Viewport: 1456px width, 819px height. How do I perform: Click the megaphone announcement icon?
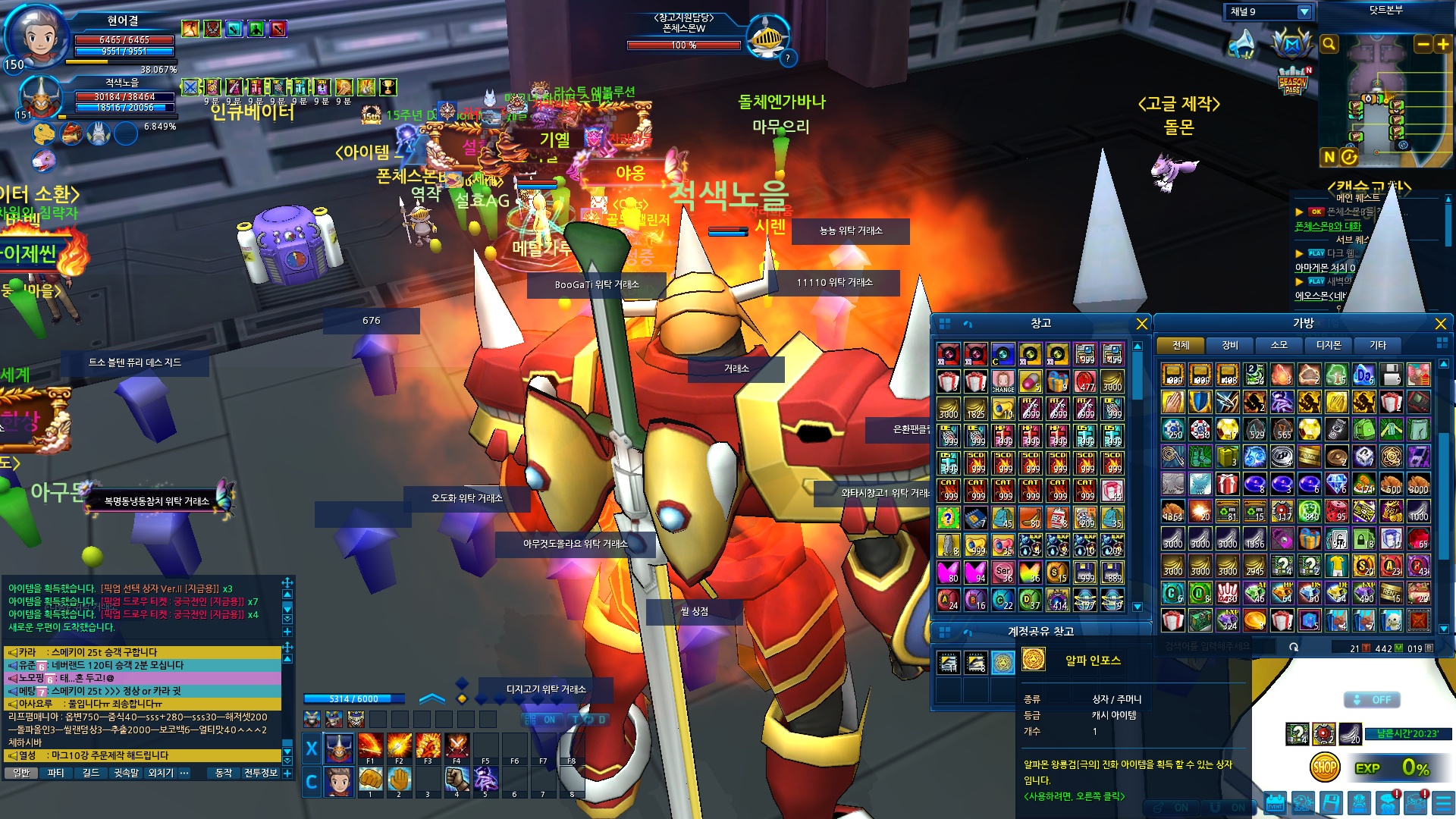point(1242,44)
